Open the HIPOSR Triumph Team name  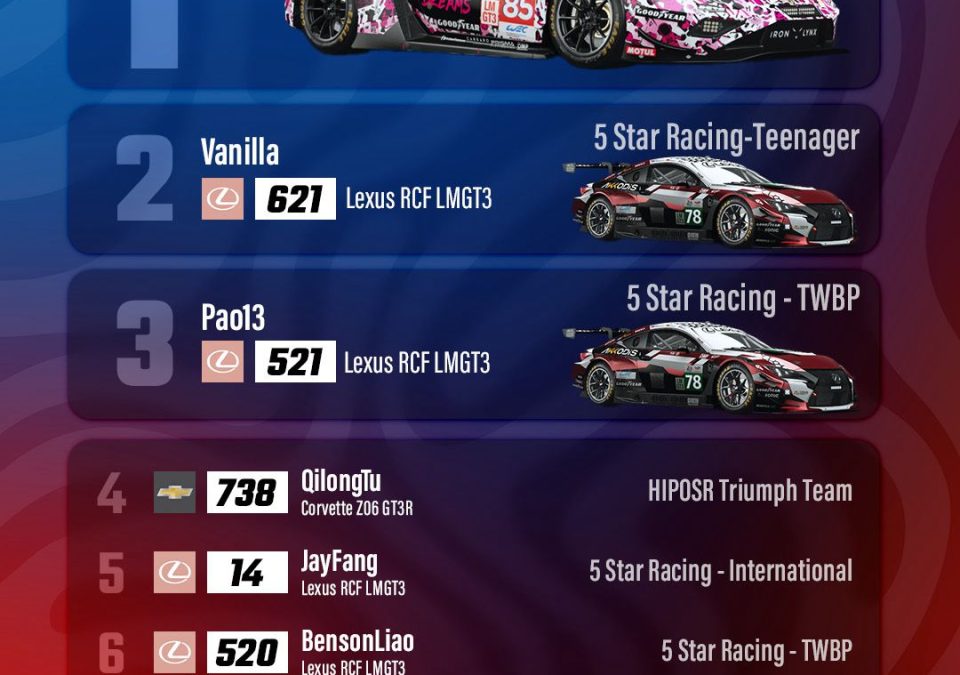point(750,491)
